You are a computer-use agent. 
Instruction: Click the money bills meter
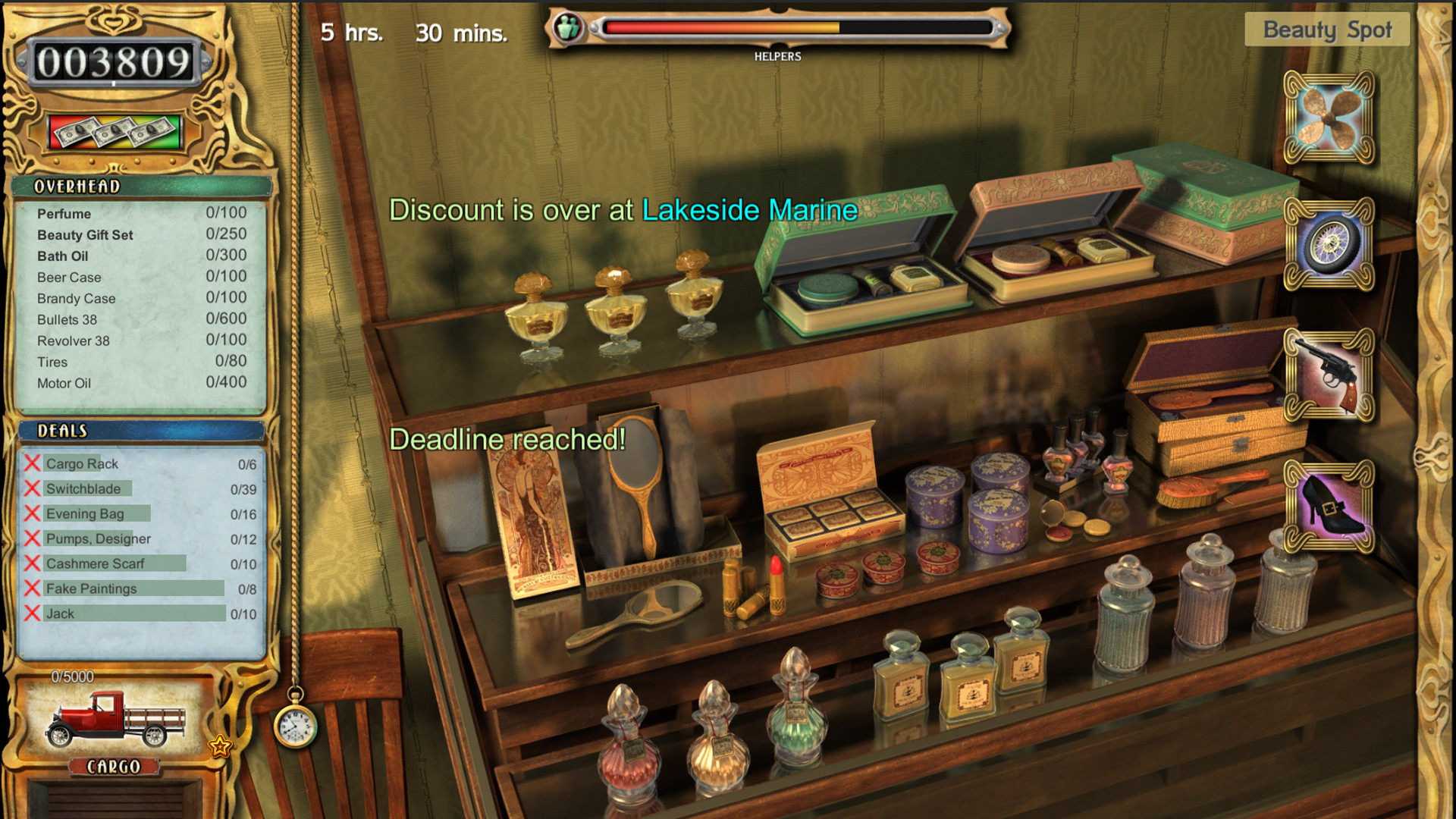(115, 130)
